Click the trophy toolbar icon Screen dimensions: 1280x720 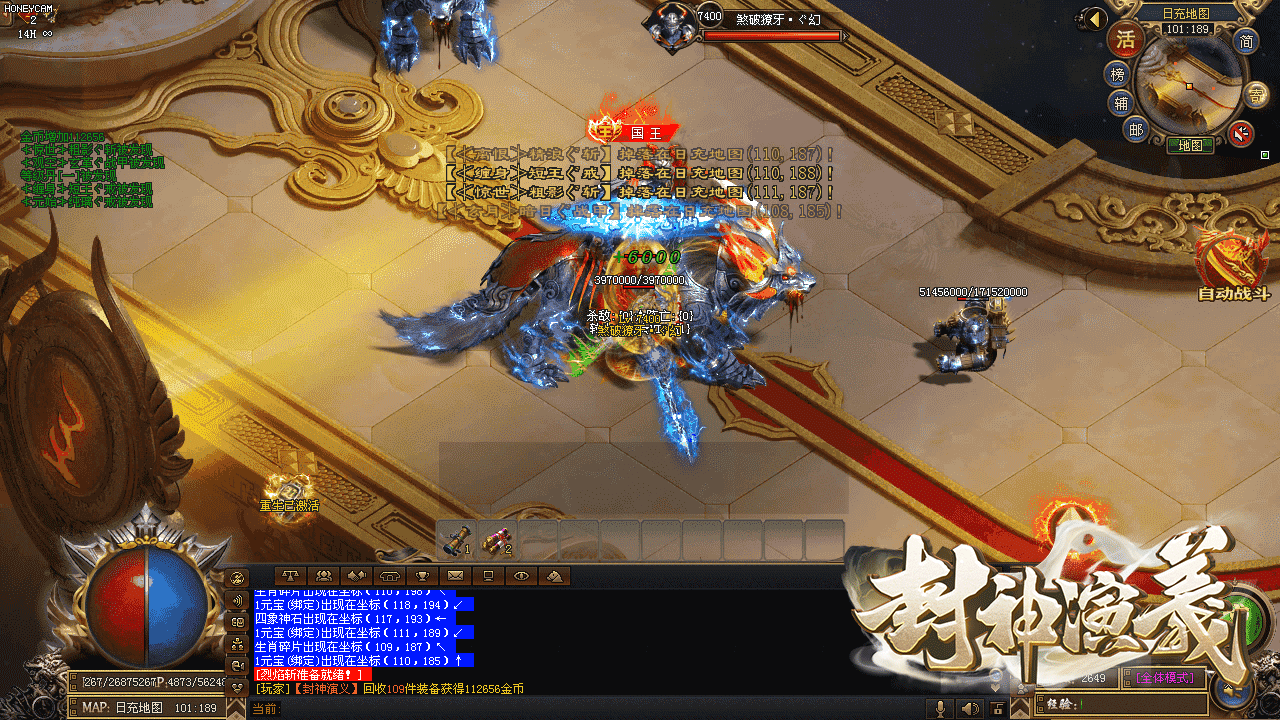423,575
